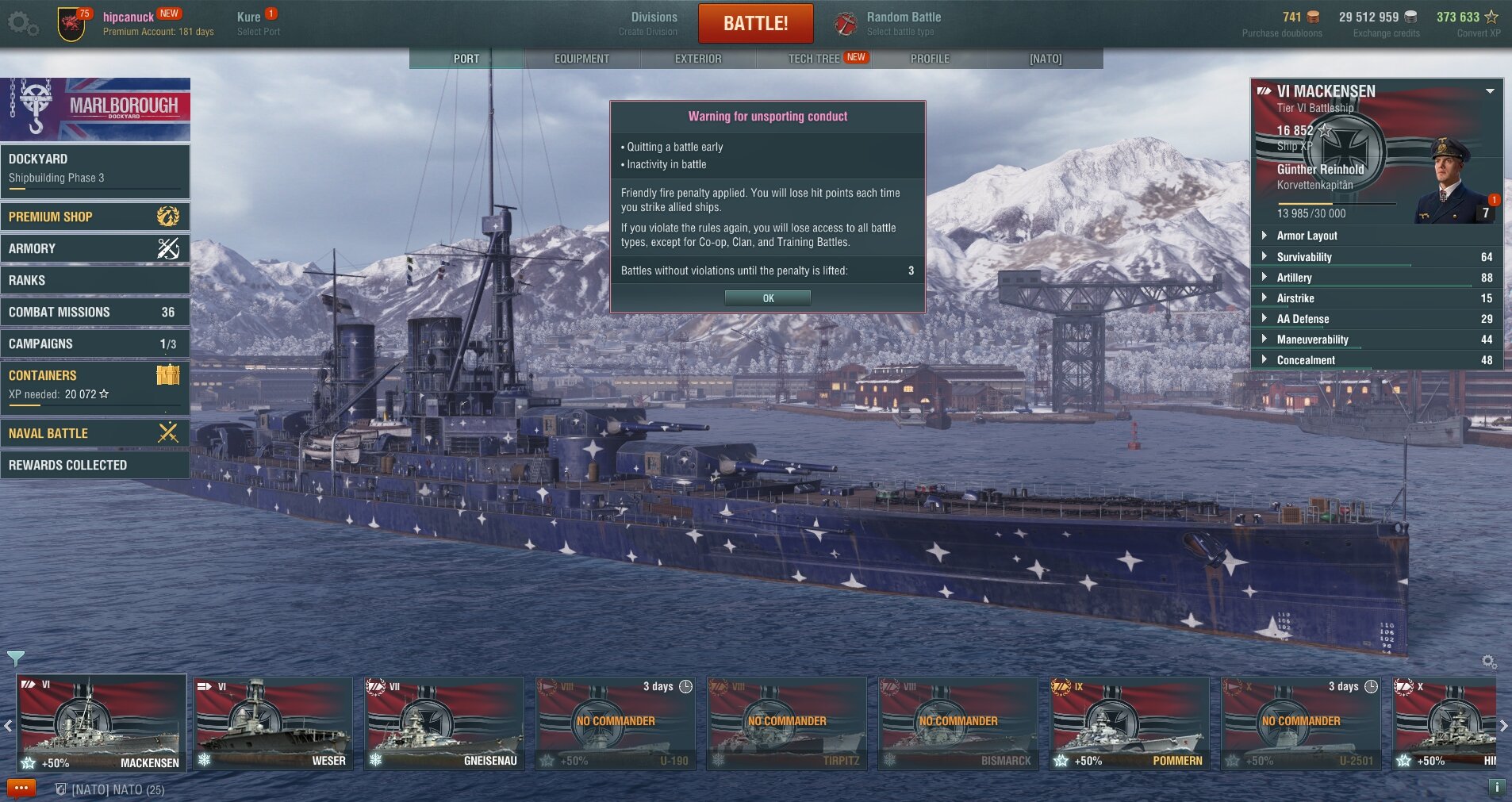Open the Campaigns menu
This screenshot has width=1512, height=802.
[x=95, y=343]
